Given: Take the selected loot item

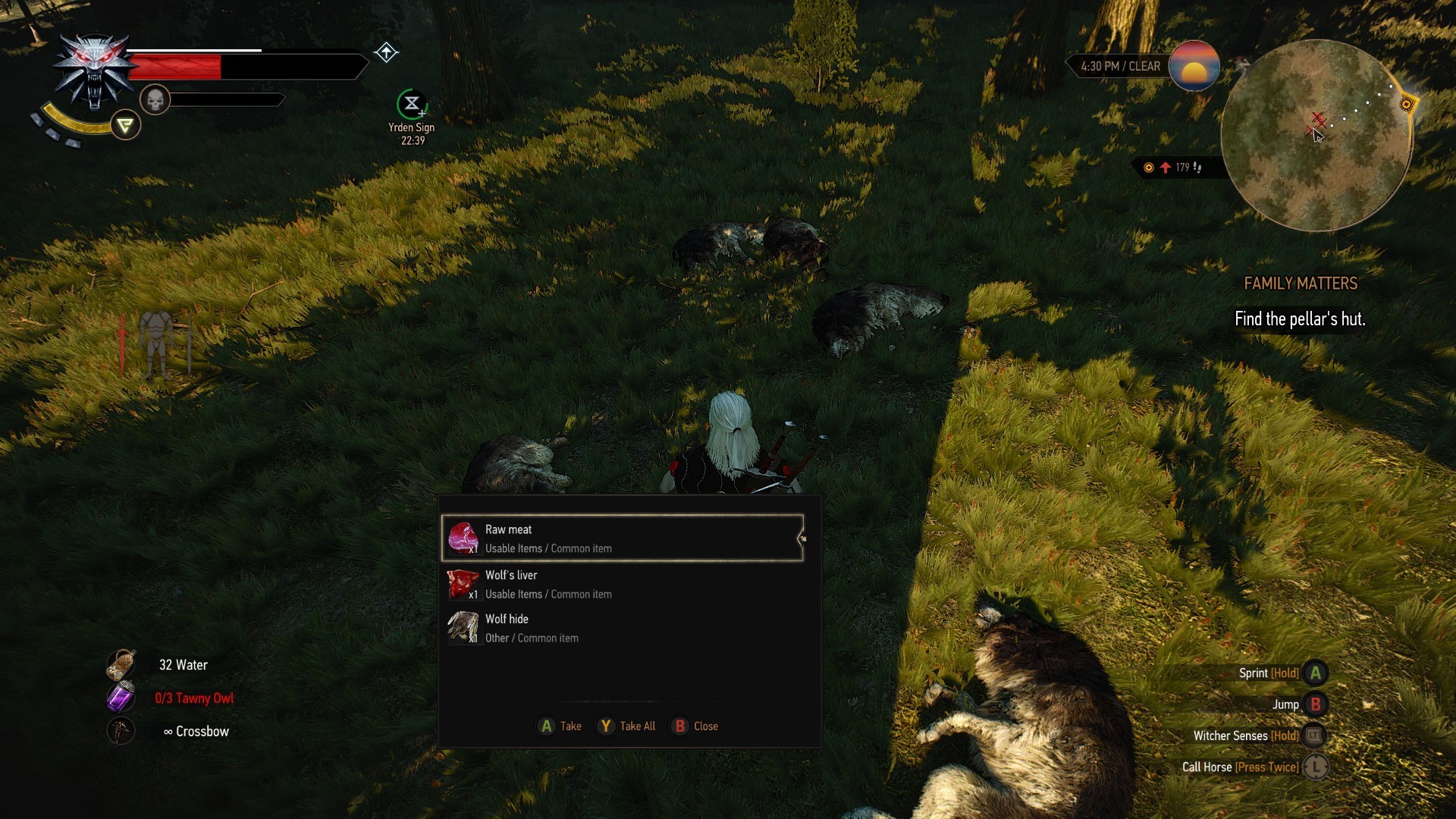Looking at the screenshot, I should [x=560, y=726].
